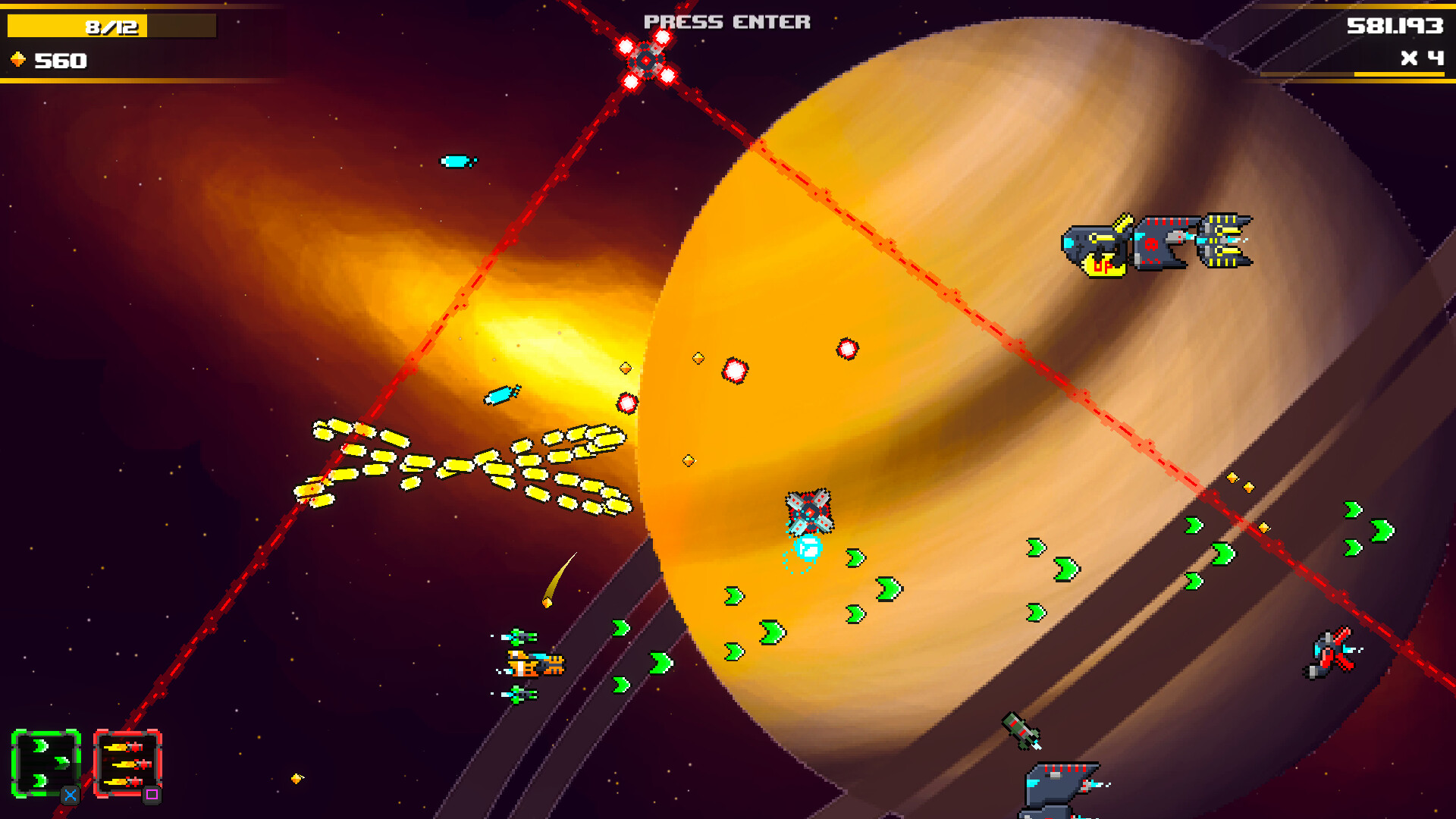Click the blue X gamepad button icon

tap(69, 794)
